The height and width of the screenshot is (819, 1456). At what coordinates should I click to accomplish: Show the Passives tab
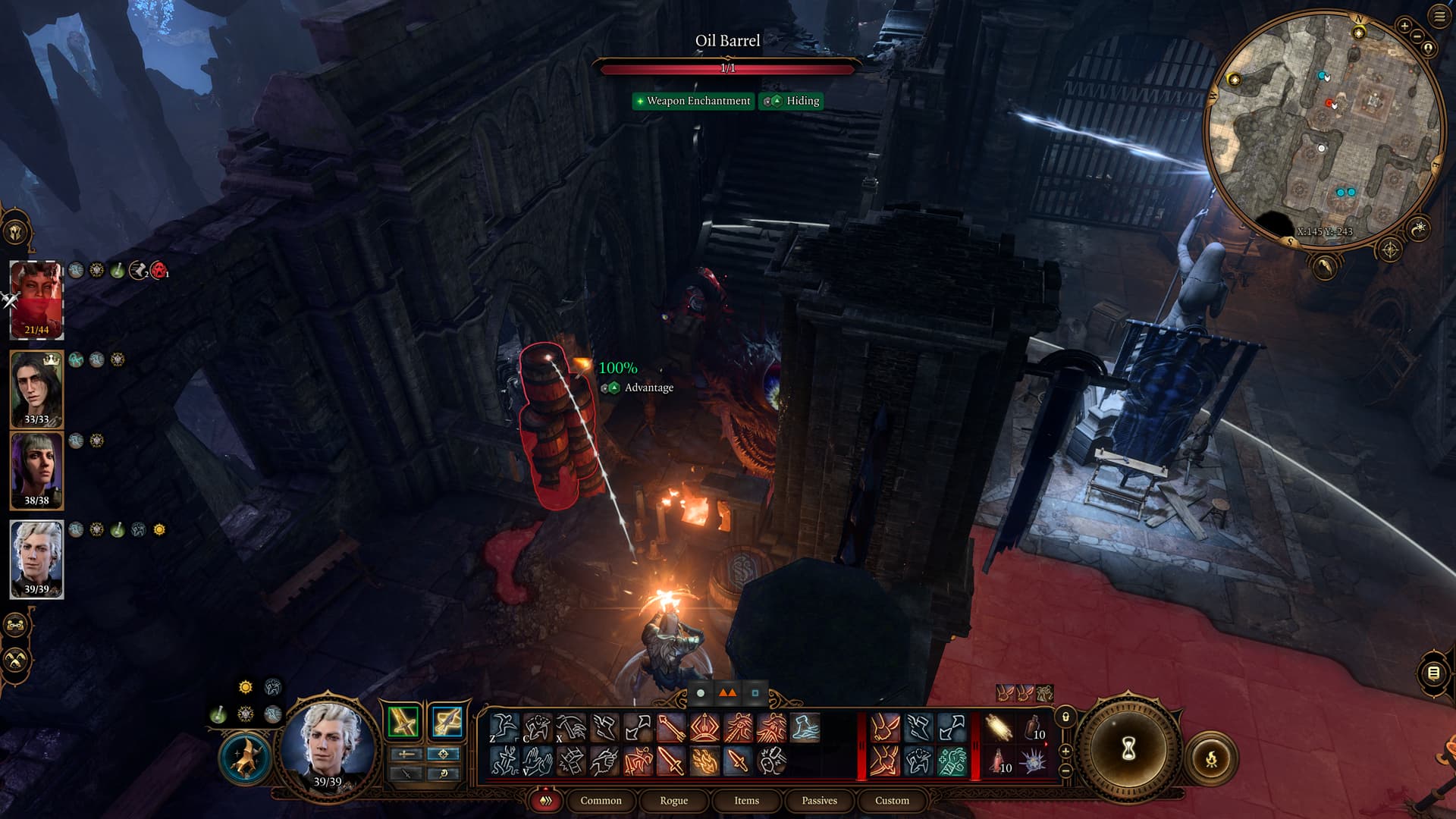819,801
